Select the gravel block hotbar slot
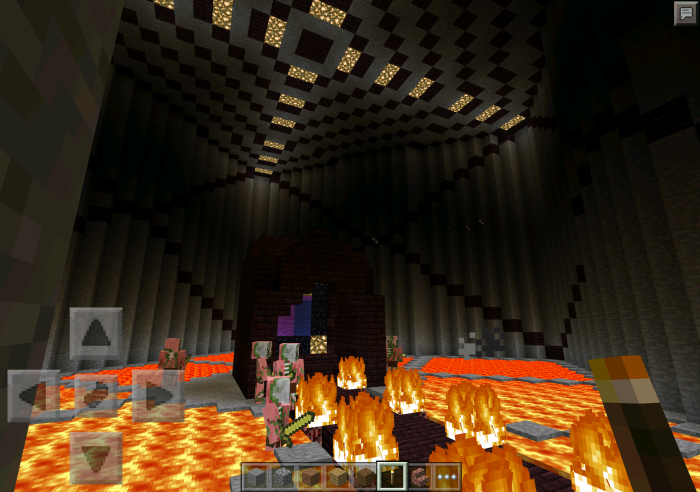This screenshot has width=700, height=492. pyautogui.click(x=283, y=477)
